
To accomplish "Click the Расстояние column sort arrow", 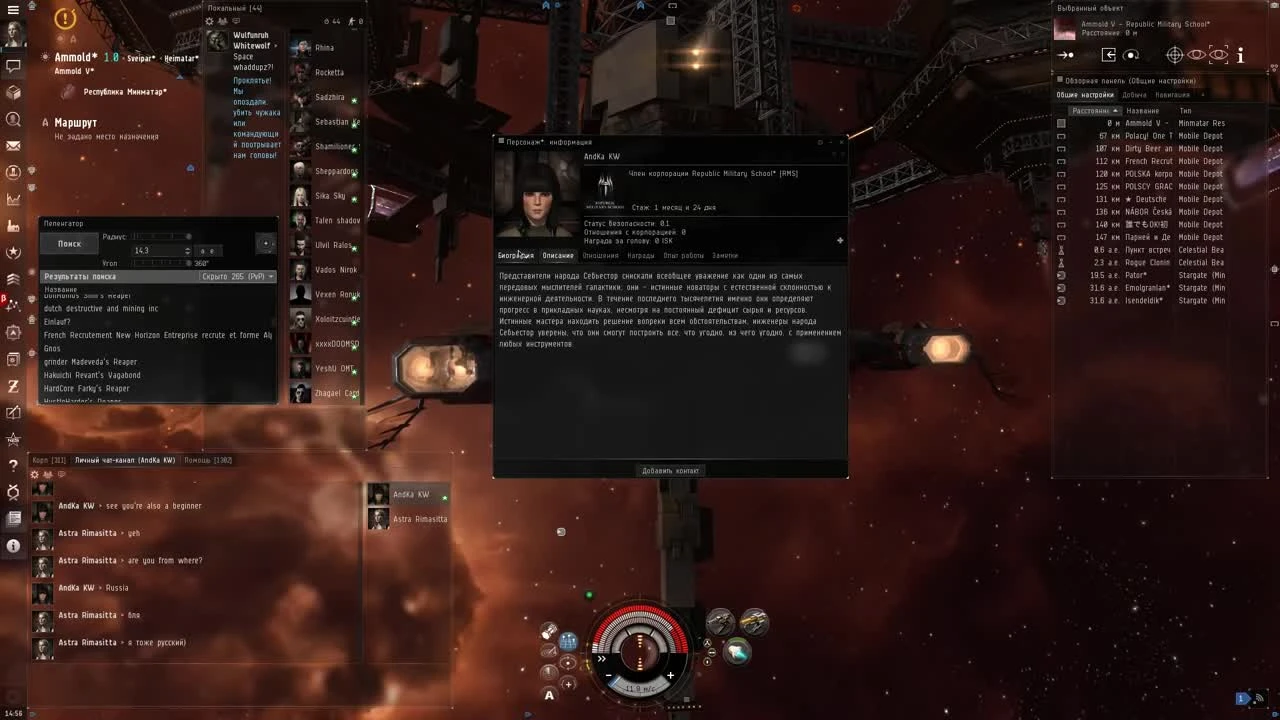I will [1114, 110].
